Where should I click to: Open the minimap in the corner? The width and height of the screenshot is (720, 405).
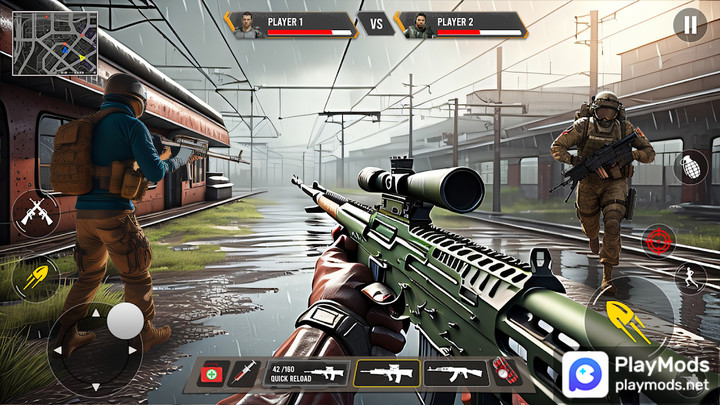tap(55, 43)
